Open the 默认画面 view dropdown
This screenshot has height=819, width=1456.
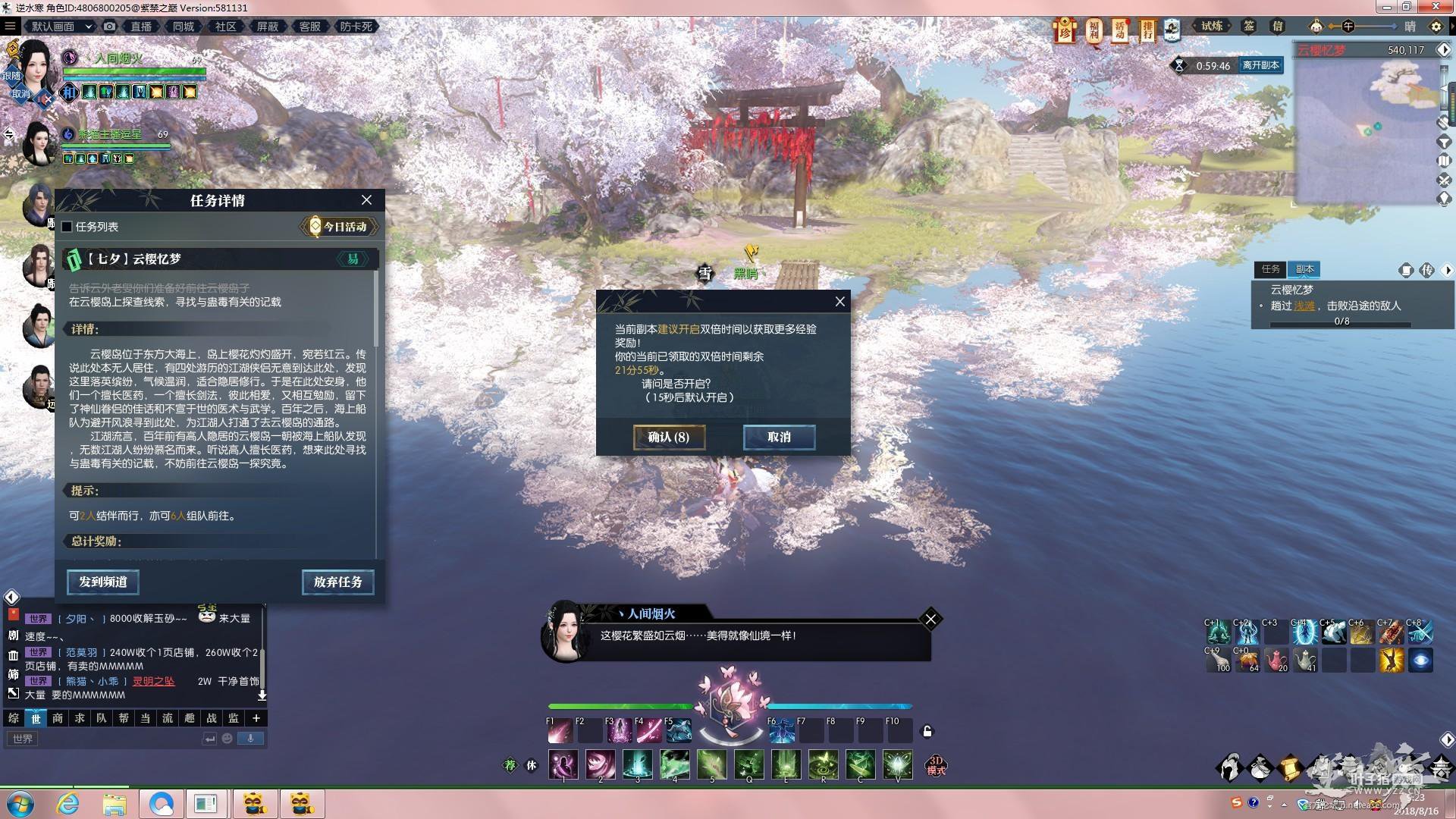point(61,27)
